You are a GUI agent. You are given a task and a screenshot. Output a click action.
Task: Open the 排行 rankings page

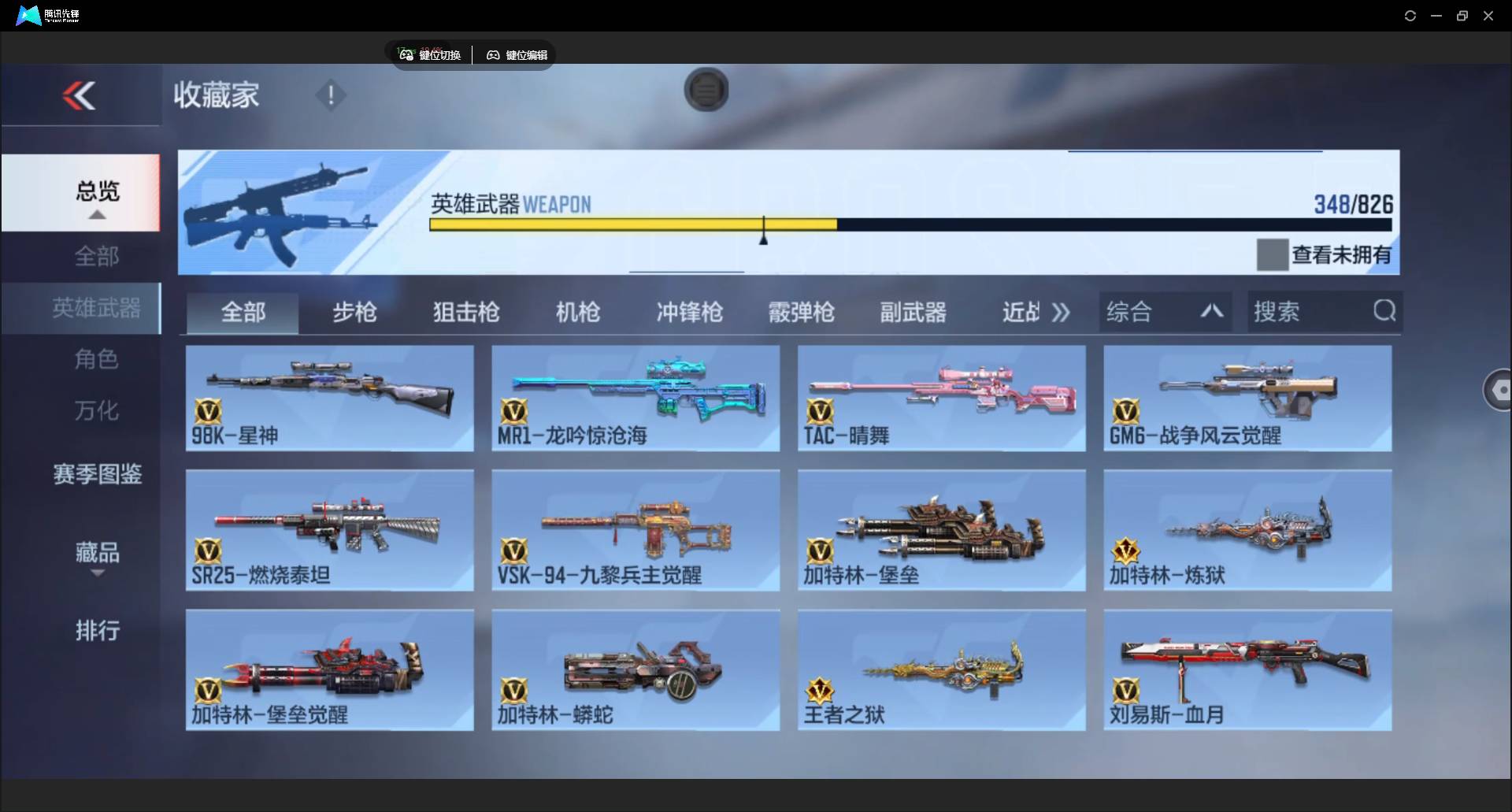click(x=97, y=631)
